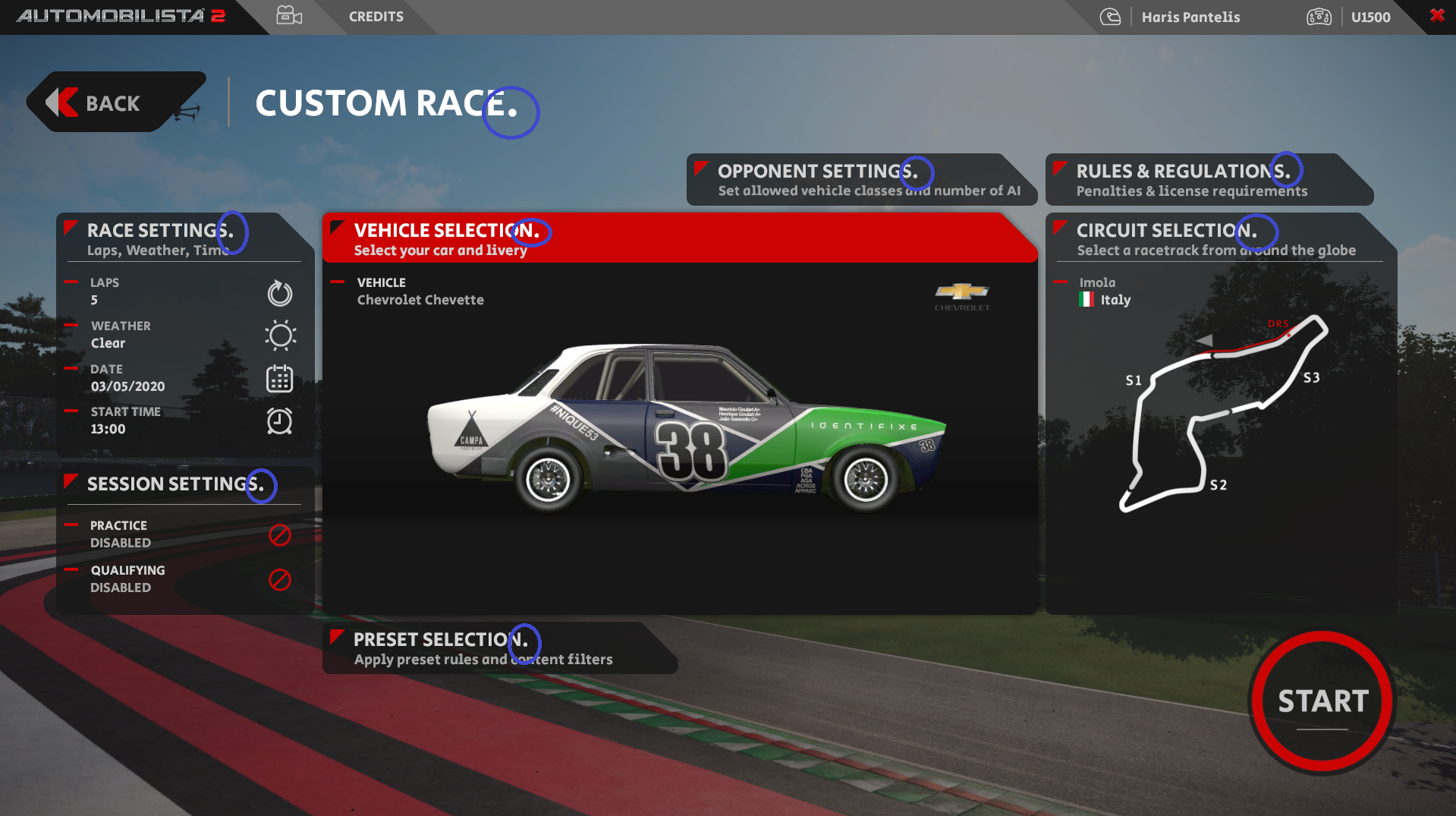This screenshot has width=1456, height=816.
Task: Open the Haris Pantelis driver profile
Action: point(1190,17)
